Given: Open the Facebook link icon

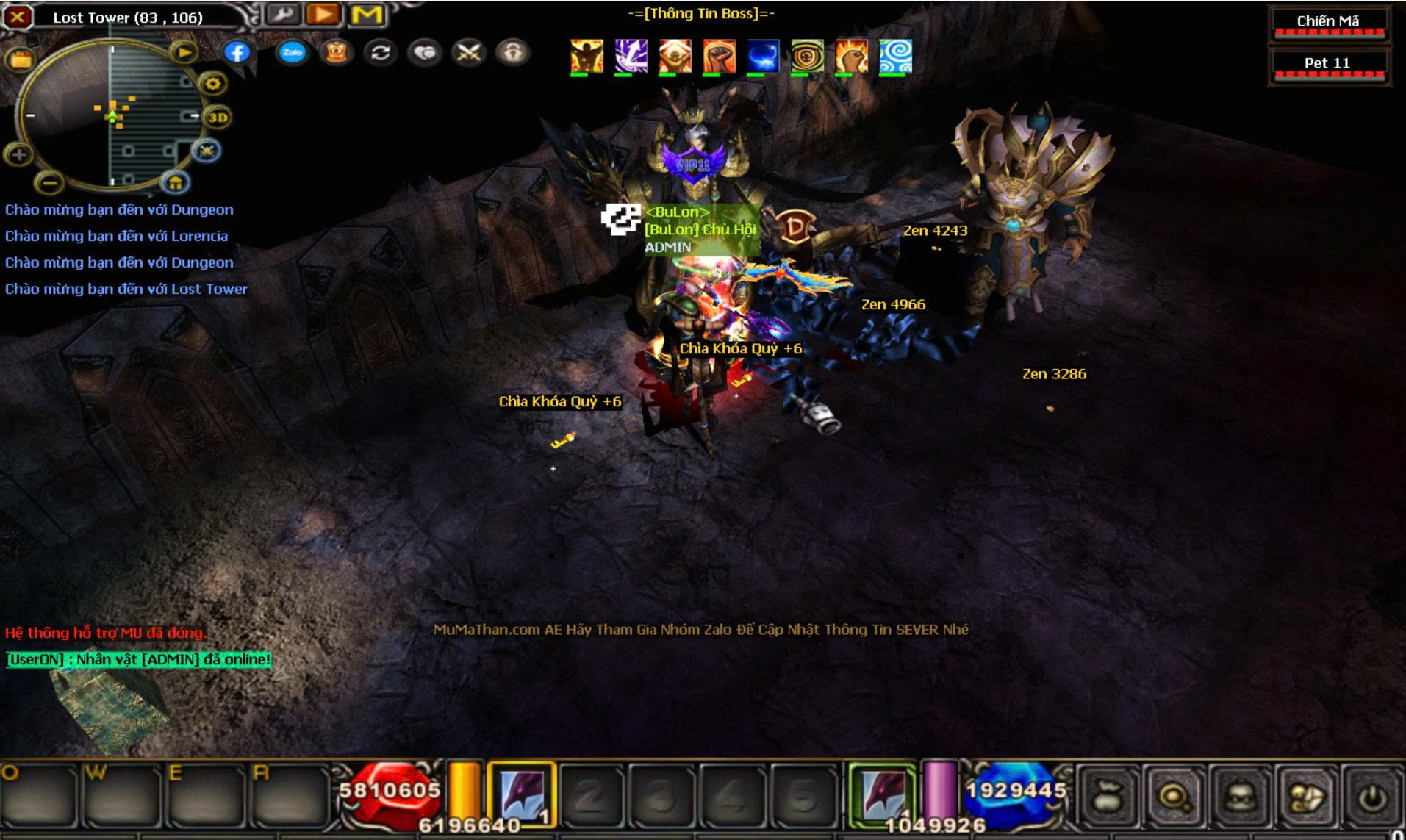Looking at the screenshot, I should pos(237,52).
